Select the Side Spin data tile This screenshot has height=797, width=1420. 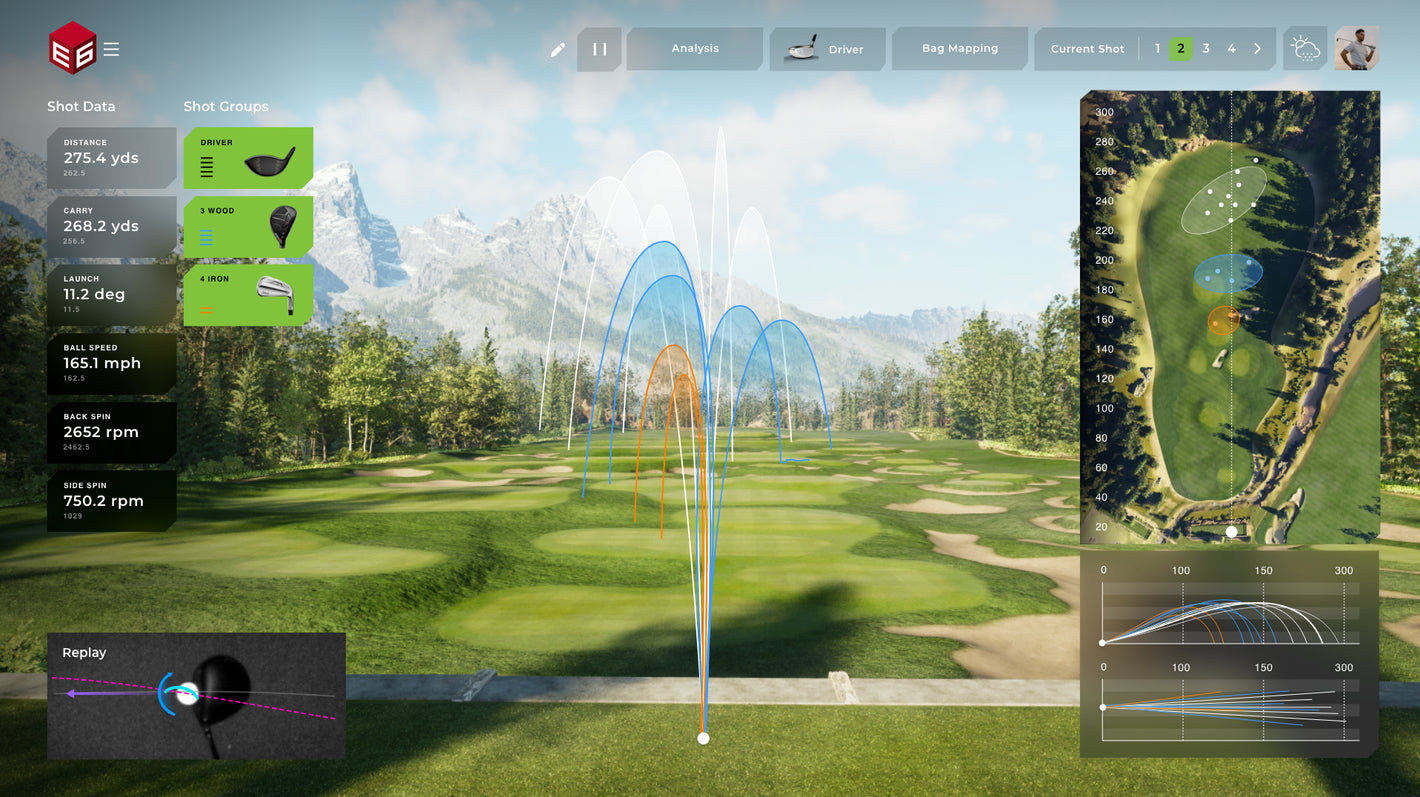coord(111,500)
